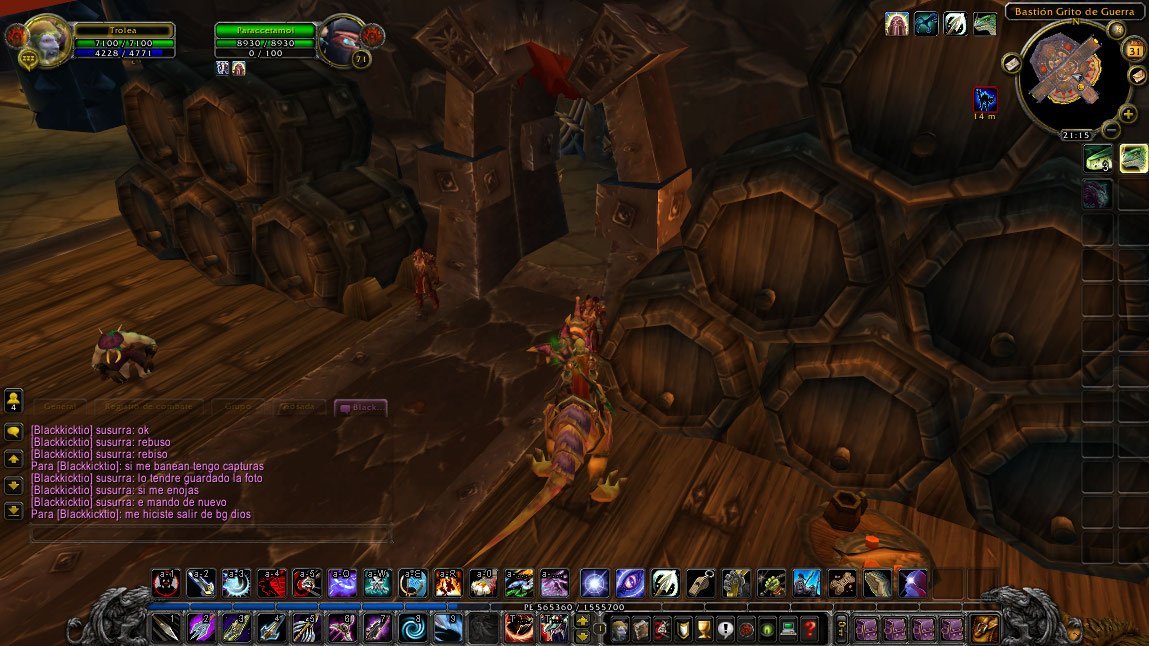
Task: Open the character info micro button
Action: 619,629
